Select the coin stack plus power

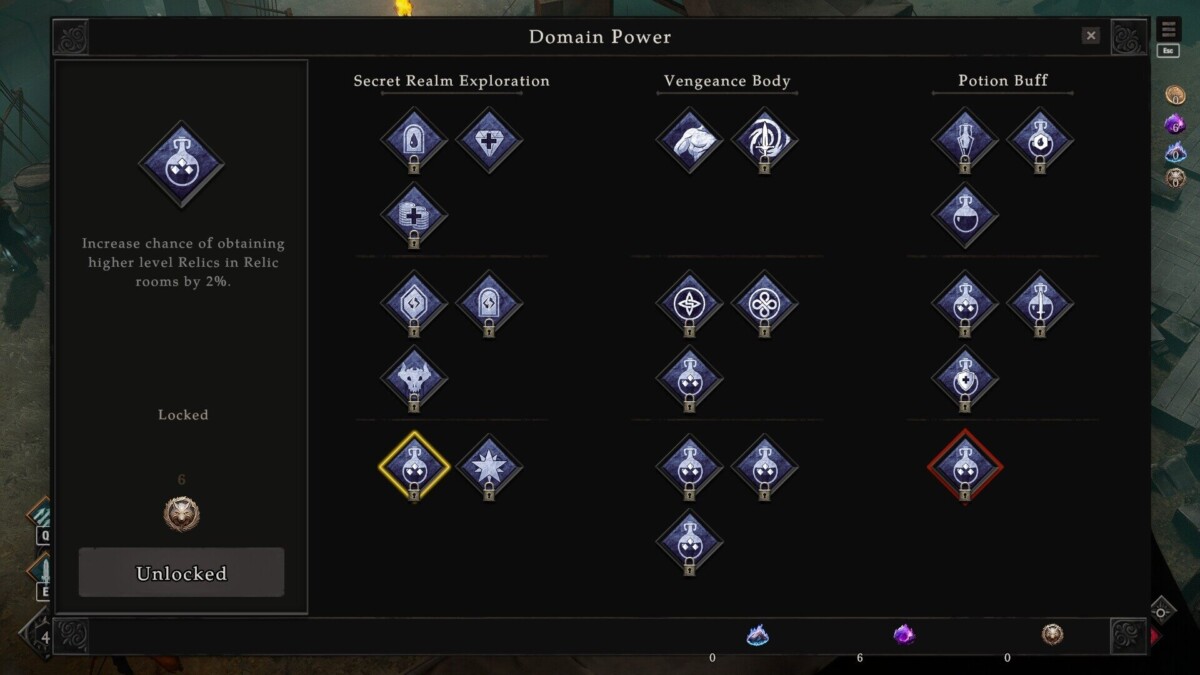click(414, 215)
